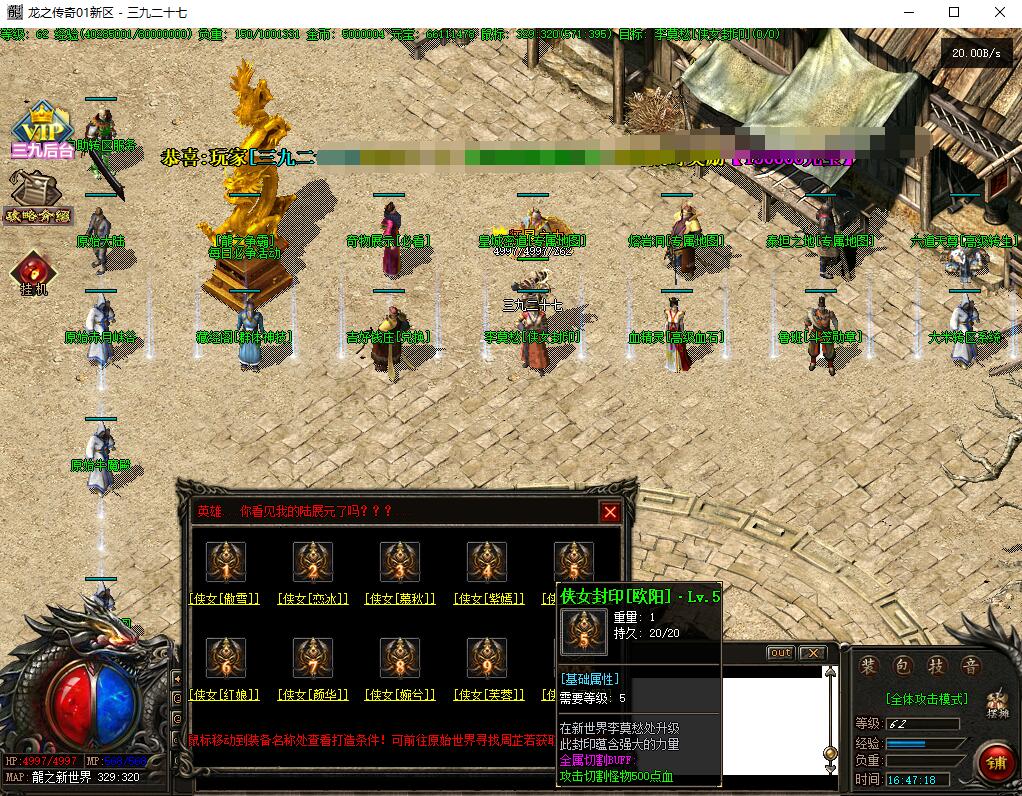Choose the 侠女[红娘] seal number 6
The width and height of the screenshot is (1022, 796).
(226, 658)
